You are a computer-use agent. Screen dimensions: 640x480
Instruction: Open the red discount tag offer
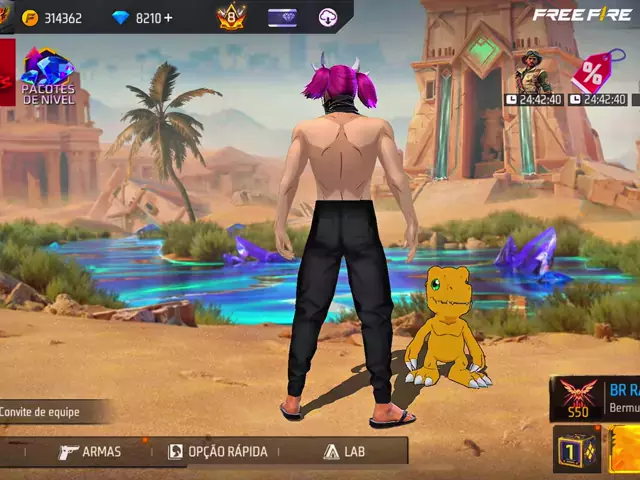coord(595,75)
